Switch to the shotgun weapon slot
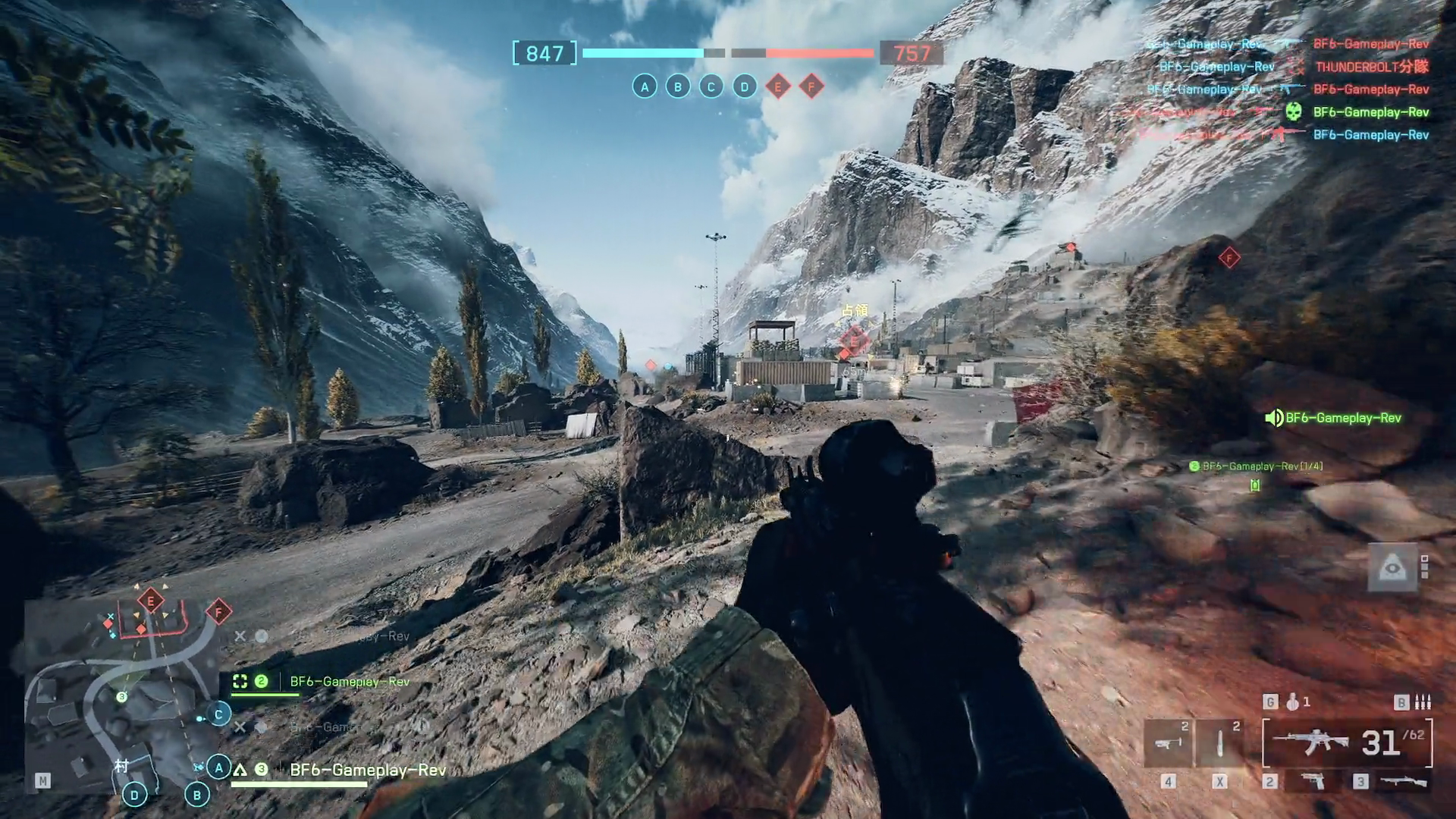This screenshot has width=1456, height=819. (1403, 781)
